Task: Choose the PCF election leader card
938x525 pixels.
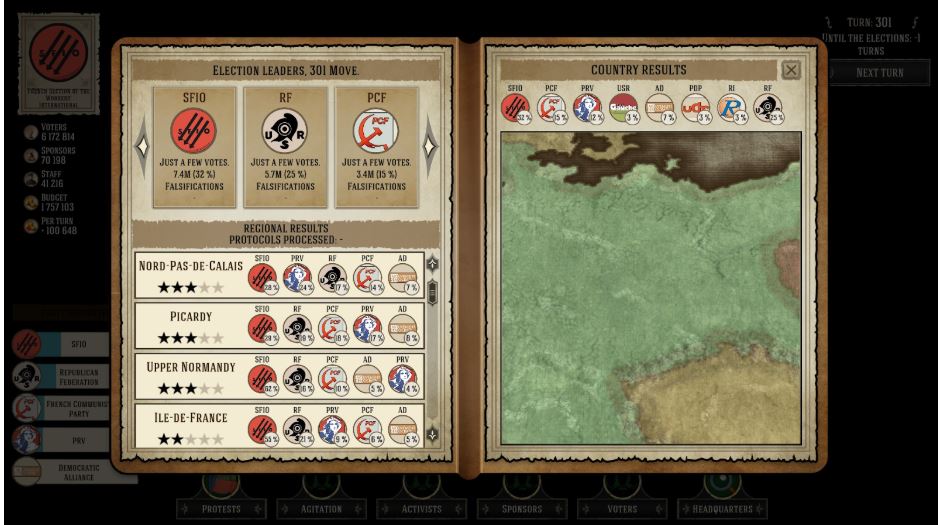Action: [376, 146]
